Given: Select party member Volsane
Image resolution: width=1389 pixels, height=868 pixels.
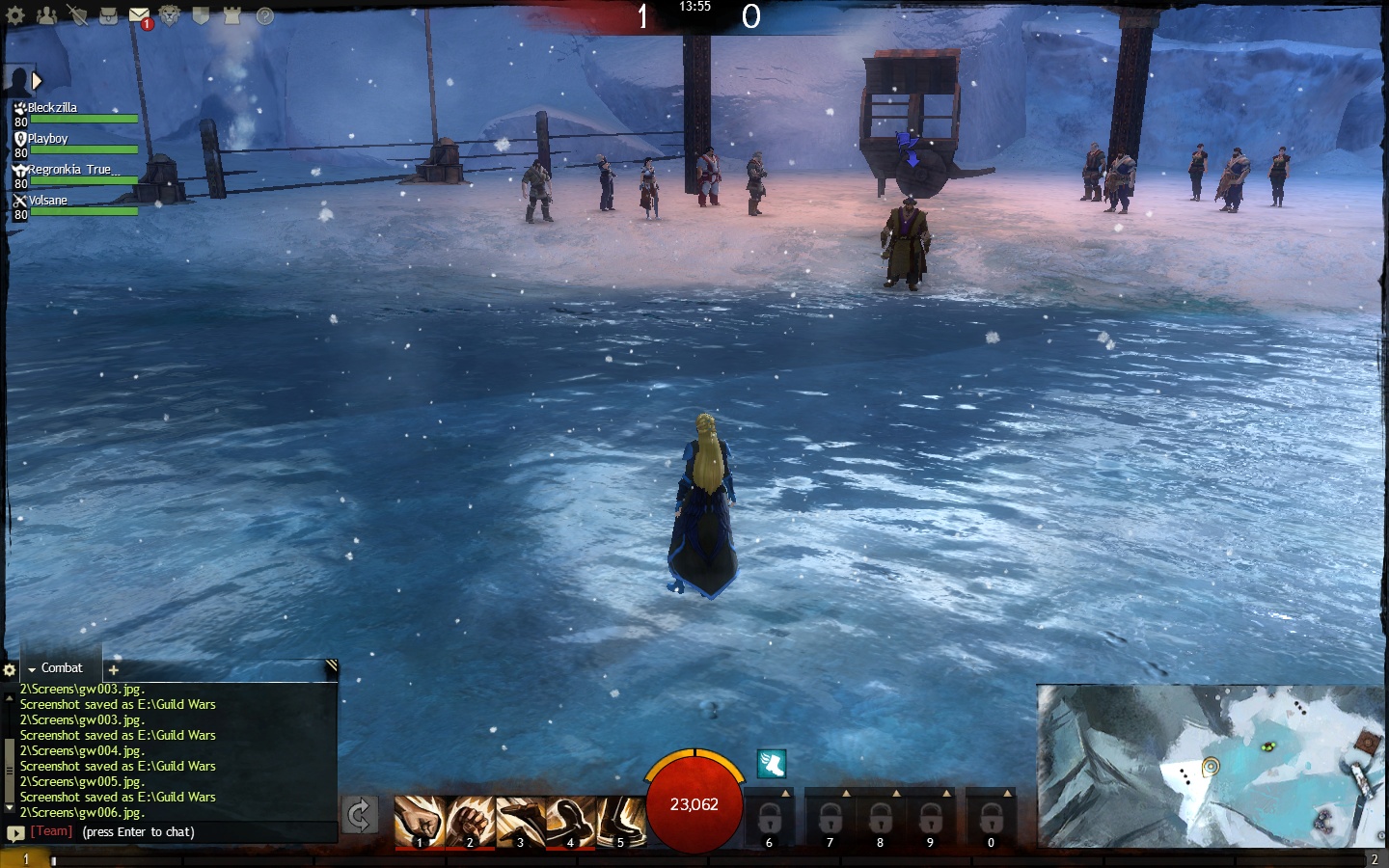Looking at the screenshot, I should (x=48, y=201).
